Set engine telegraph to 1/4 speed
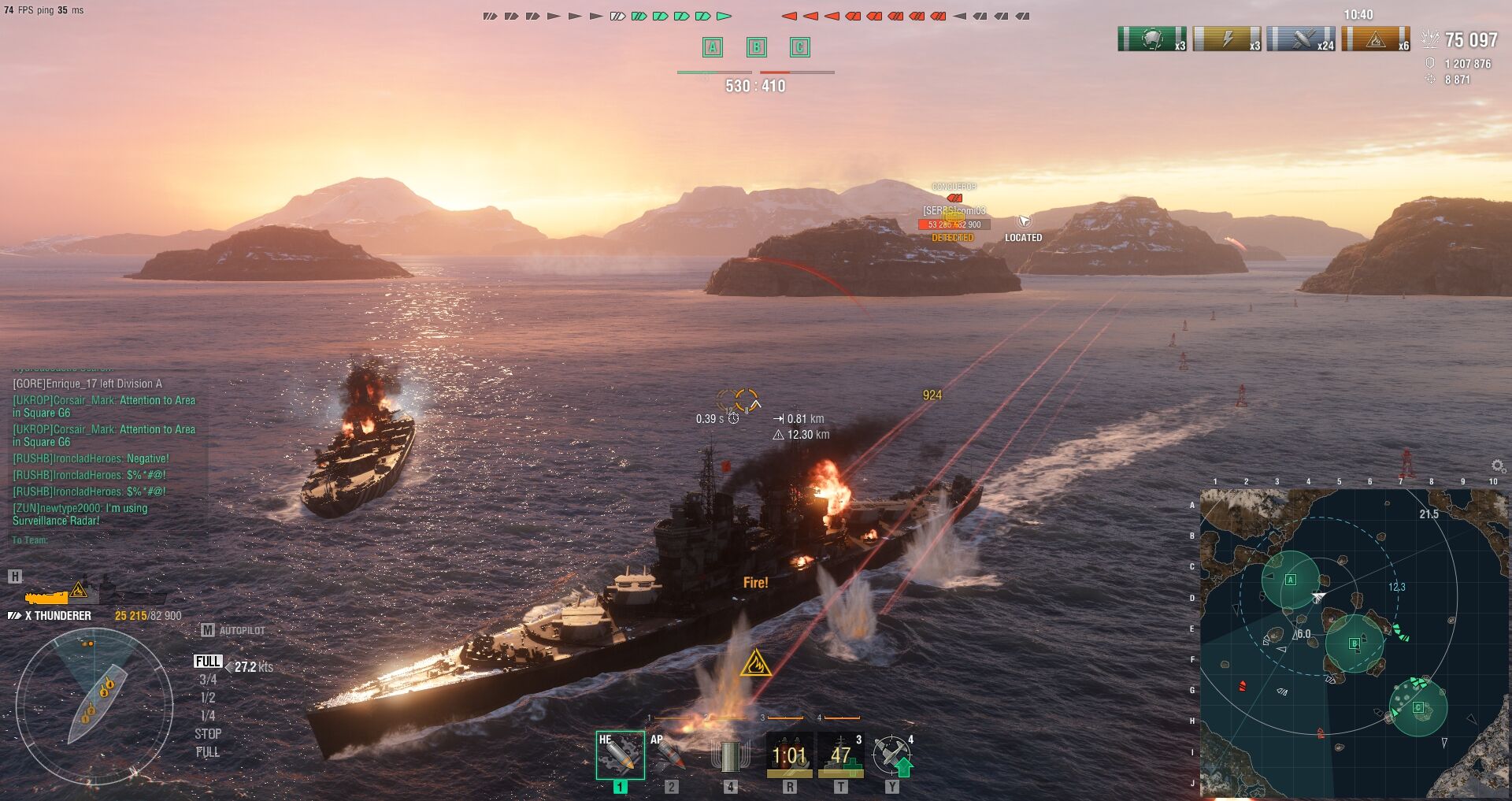1512x801 pixels. 208,716
